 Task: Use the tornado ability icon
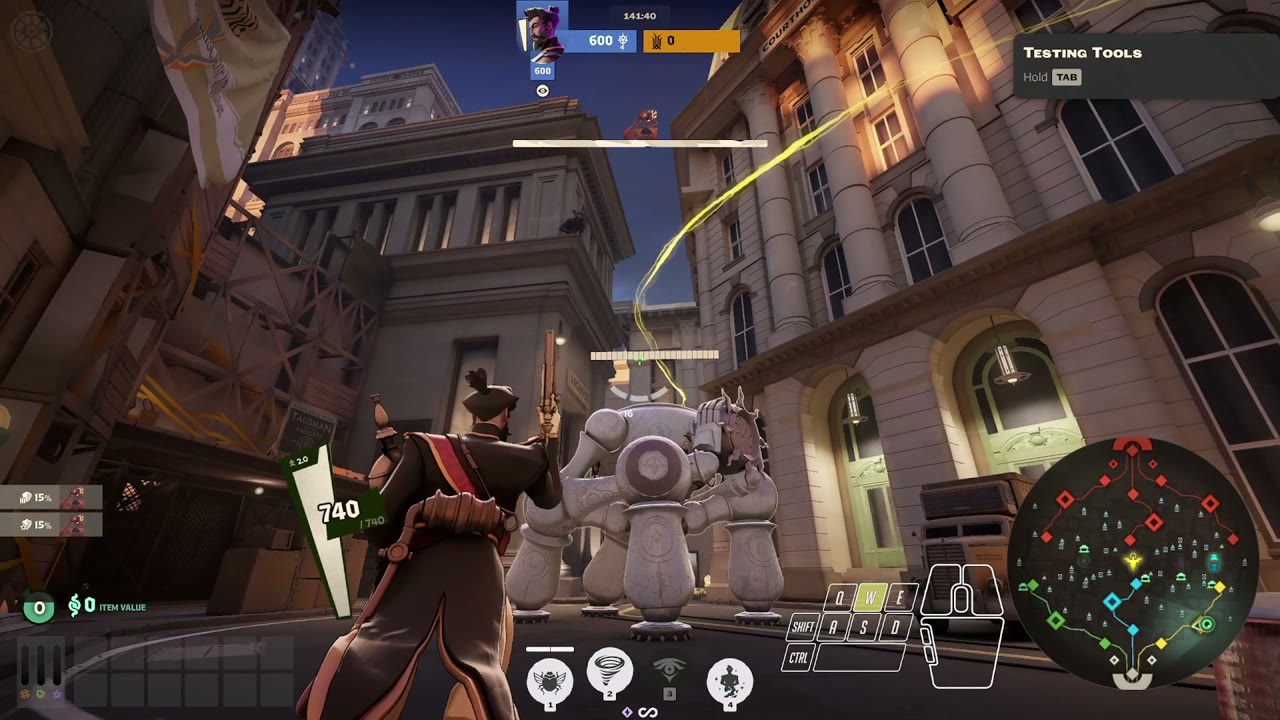609,672
